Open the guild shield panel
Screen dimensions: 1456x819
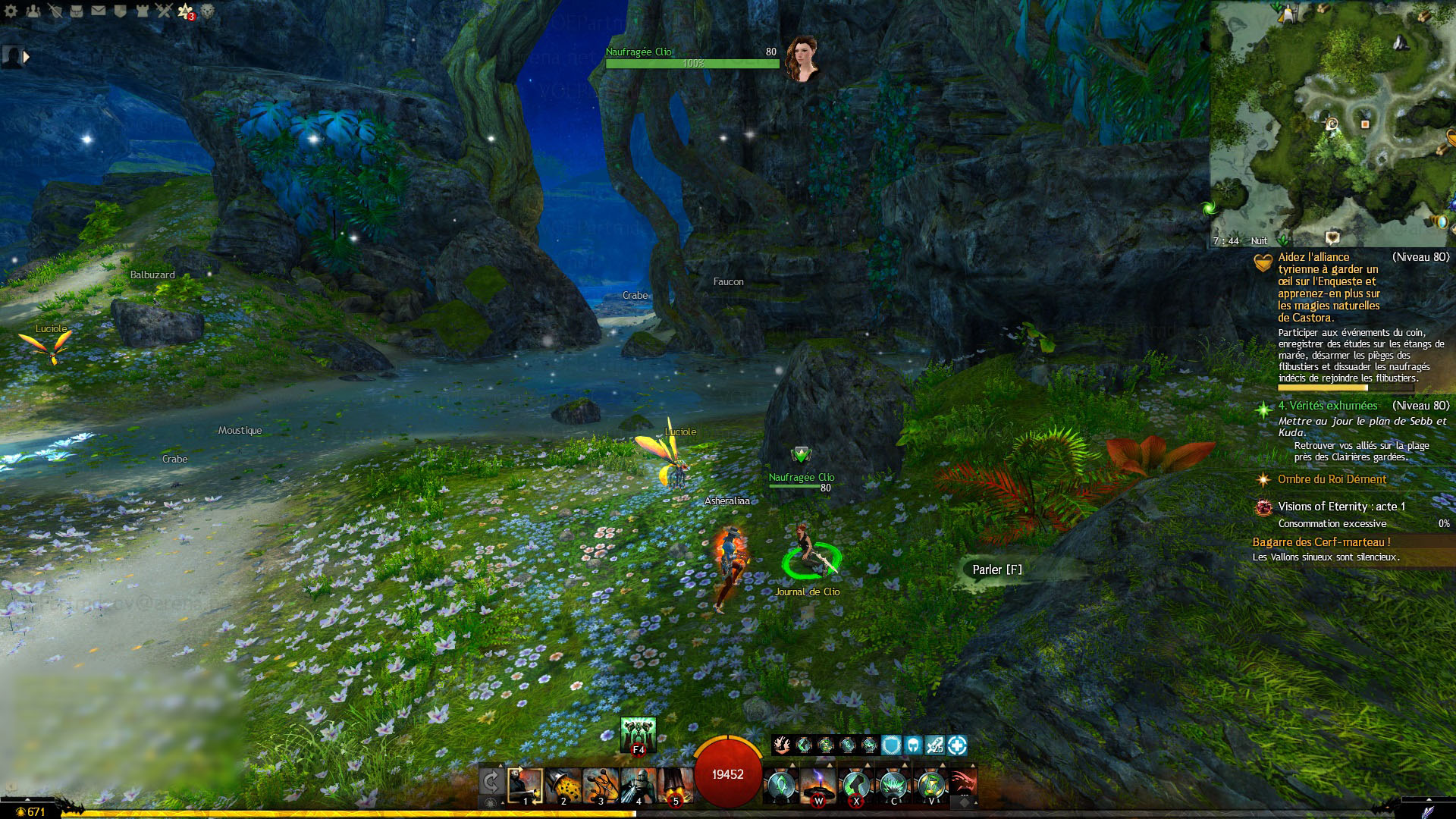coord(120,11)
